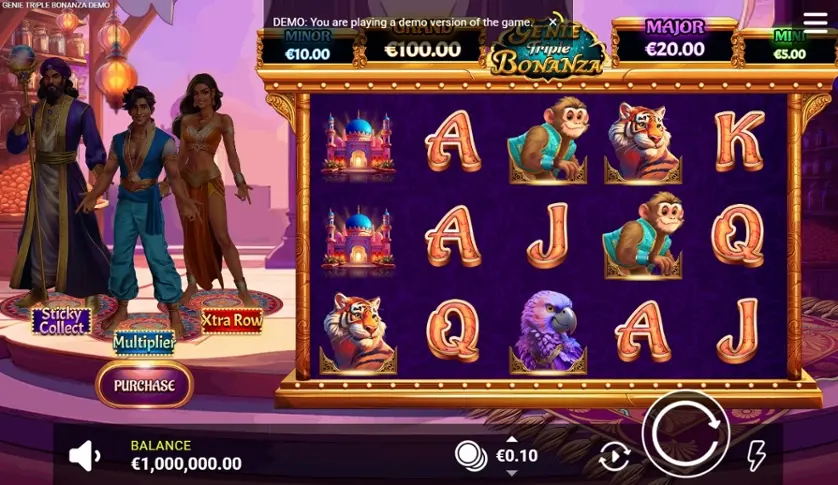This screenshot has height=485, width=838.
Task: Open the coin stack bet menu
Action: tap(470, 456)
